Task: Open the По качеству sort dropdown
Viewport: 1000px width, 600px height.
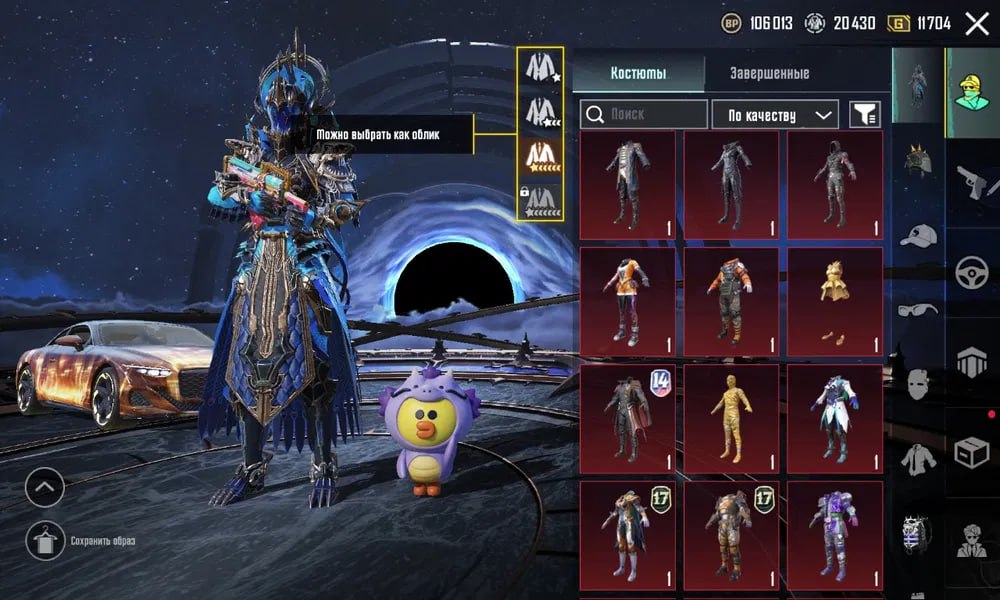Action: [x=775, y=115]
